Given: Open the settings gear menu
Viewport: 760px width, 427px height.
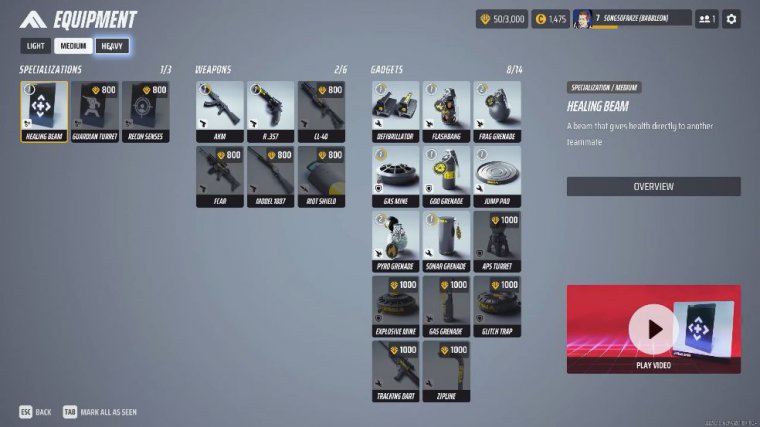Looking at the screenshot, I should (x=731, y=18).
